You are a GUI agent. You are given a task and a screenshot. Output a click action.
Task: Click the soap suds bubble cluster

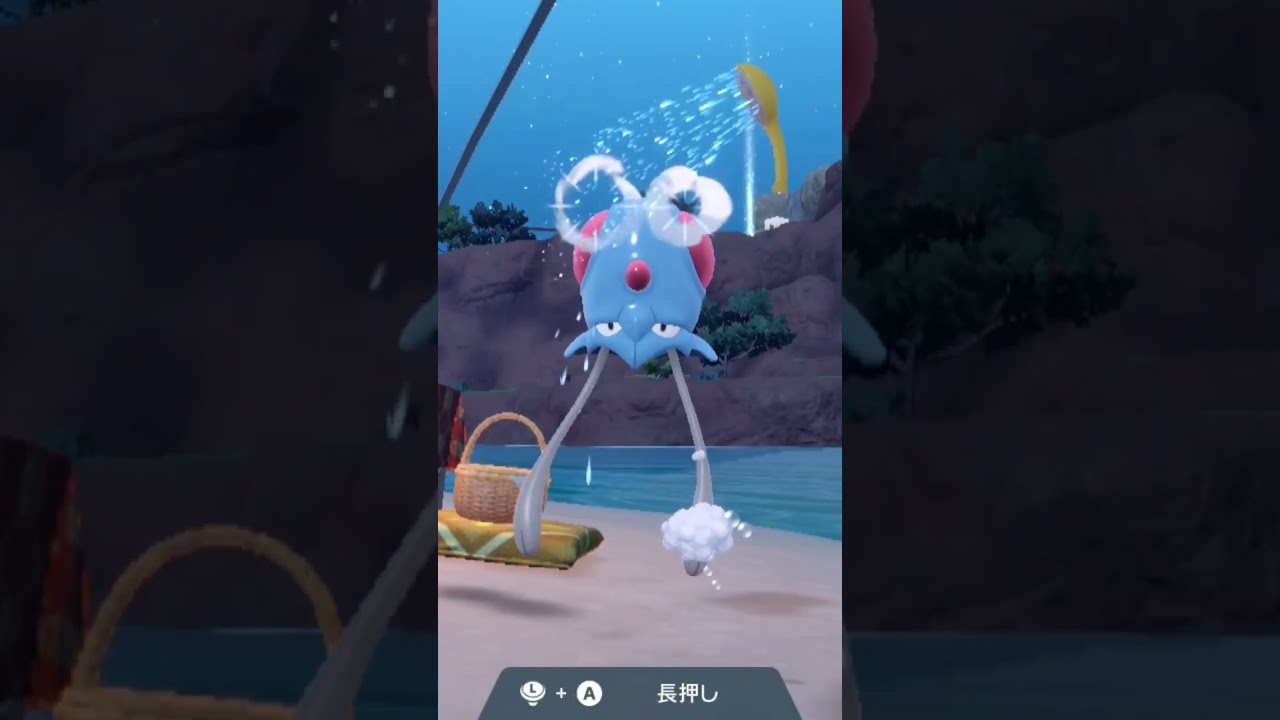698,533
